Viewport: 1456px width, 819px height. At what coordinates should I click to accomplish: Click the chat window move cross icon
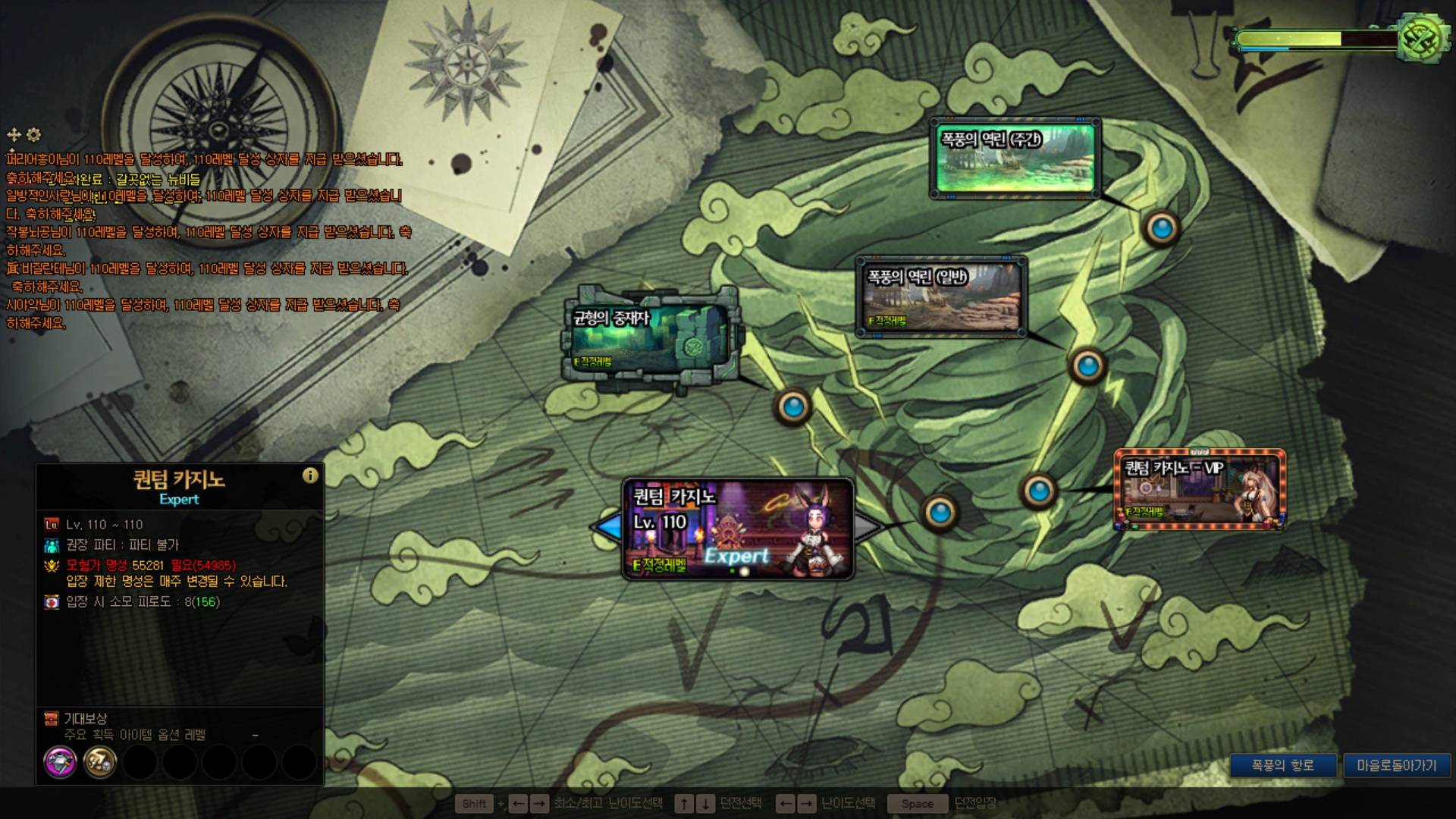pyautogui.click(x=14, y=135)
